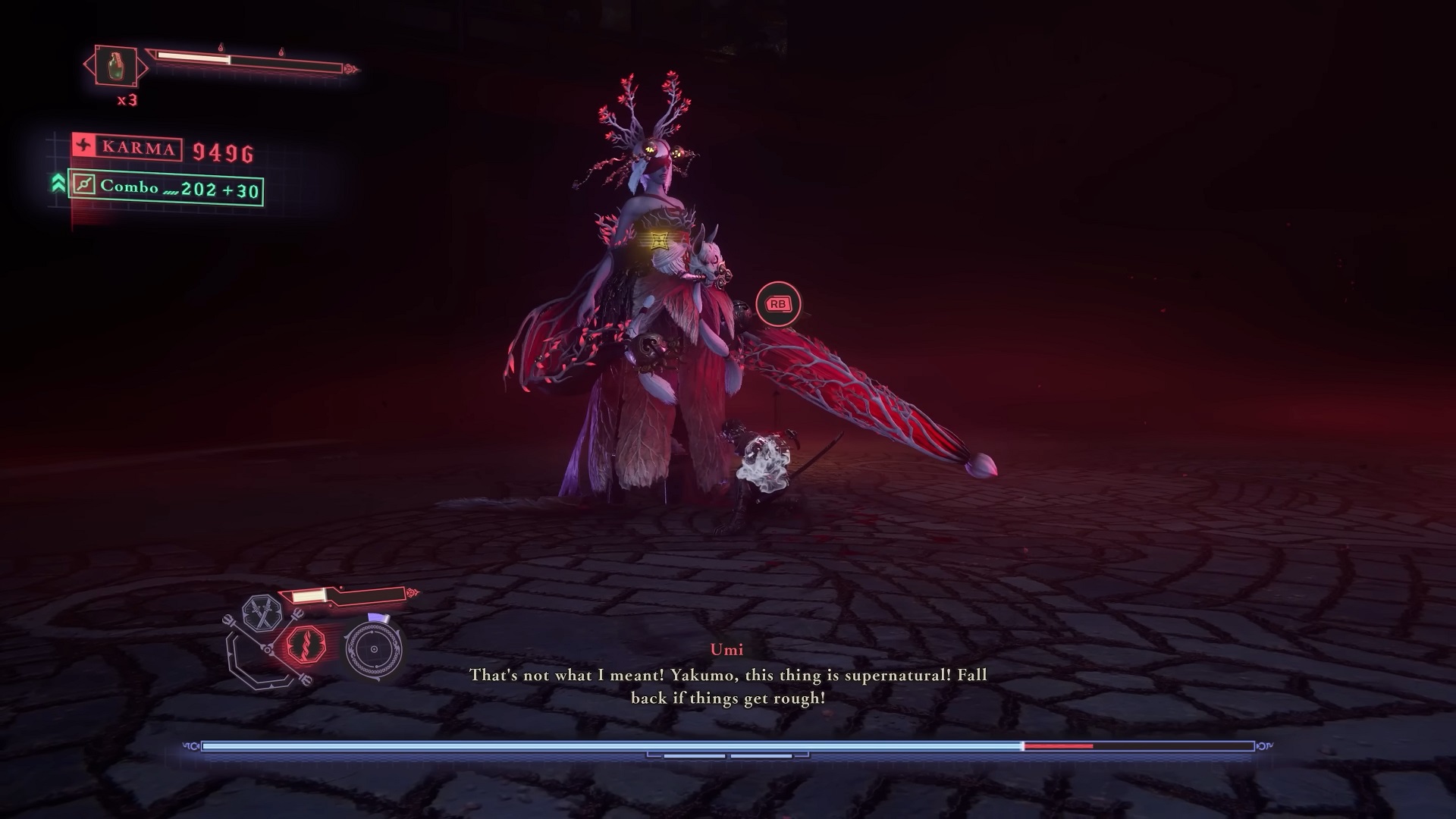Activate the glowing red twisted blade icon

(x=305, y=647)
